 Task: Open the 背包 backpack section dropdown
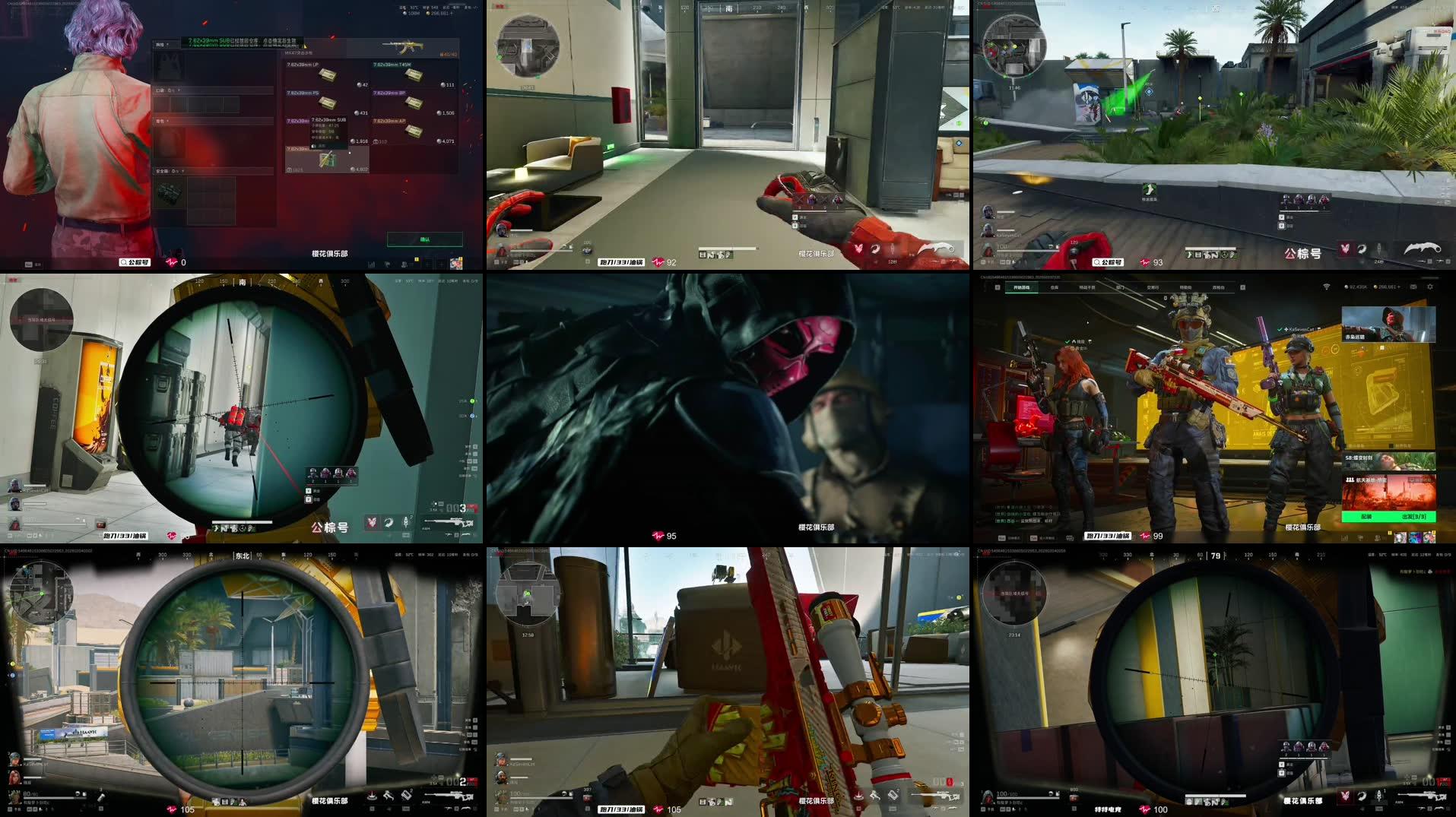[160, 121]
